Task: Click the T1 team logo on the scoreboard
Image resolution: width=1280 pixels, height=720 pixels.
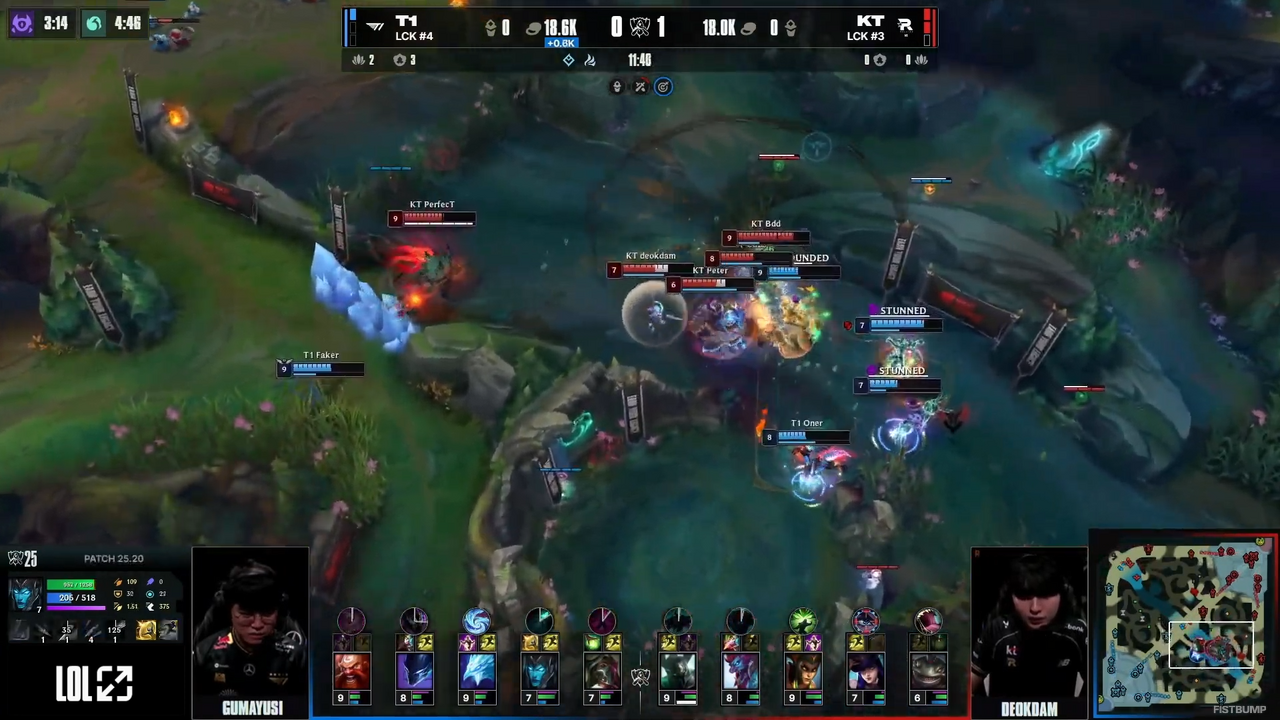Action: coord(374,27)
